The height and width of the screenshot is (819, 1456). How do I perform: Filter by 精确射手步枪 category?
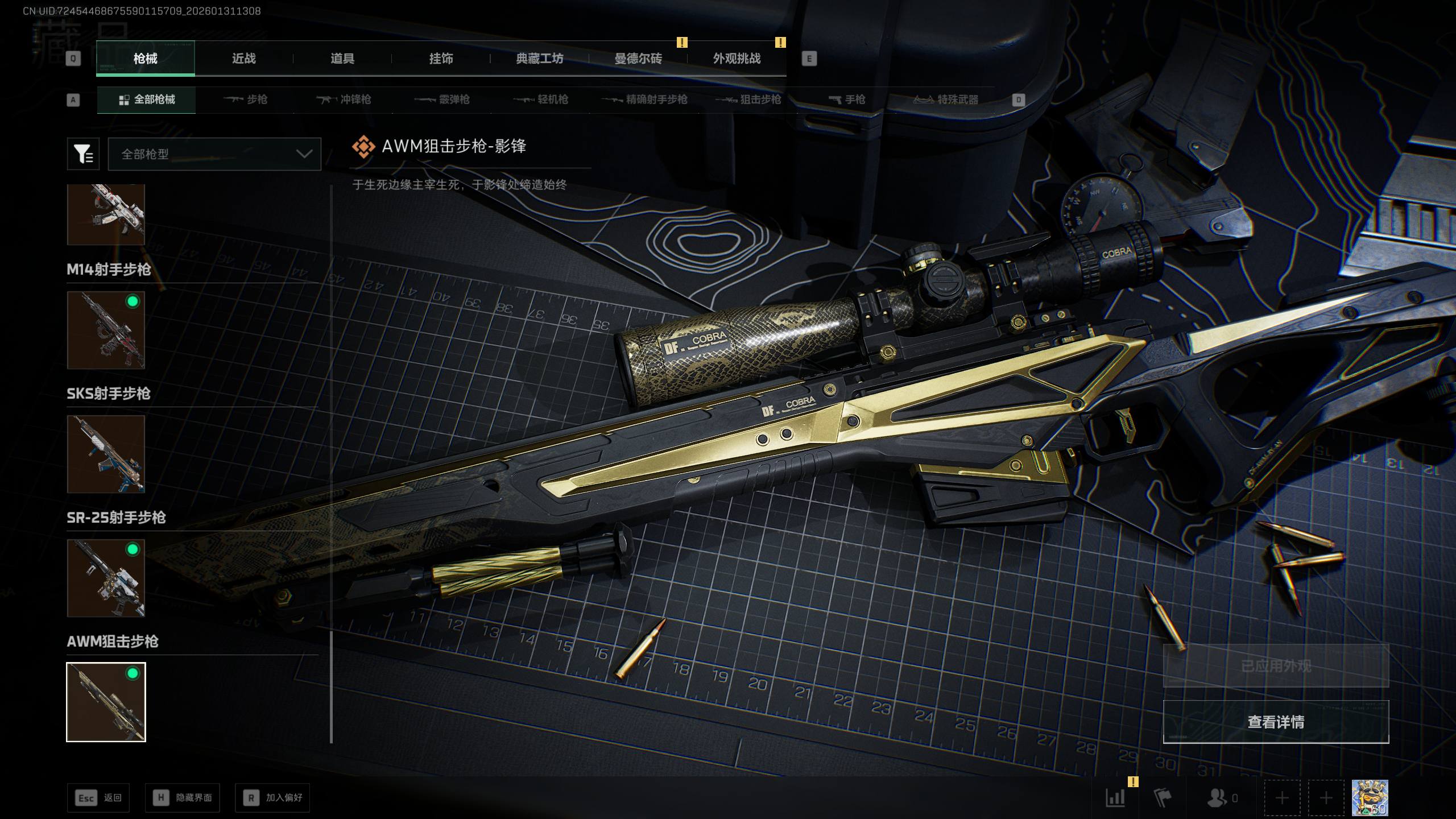[644, 100]
